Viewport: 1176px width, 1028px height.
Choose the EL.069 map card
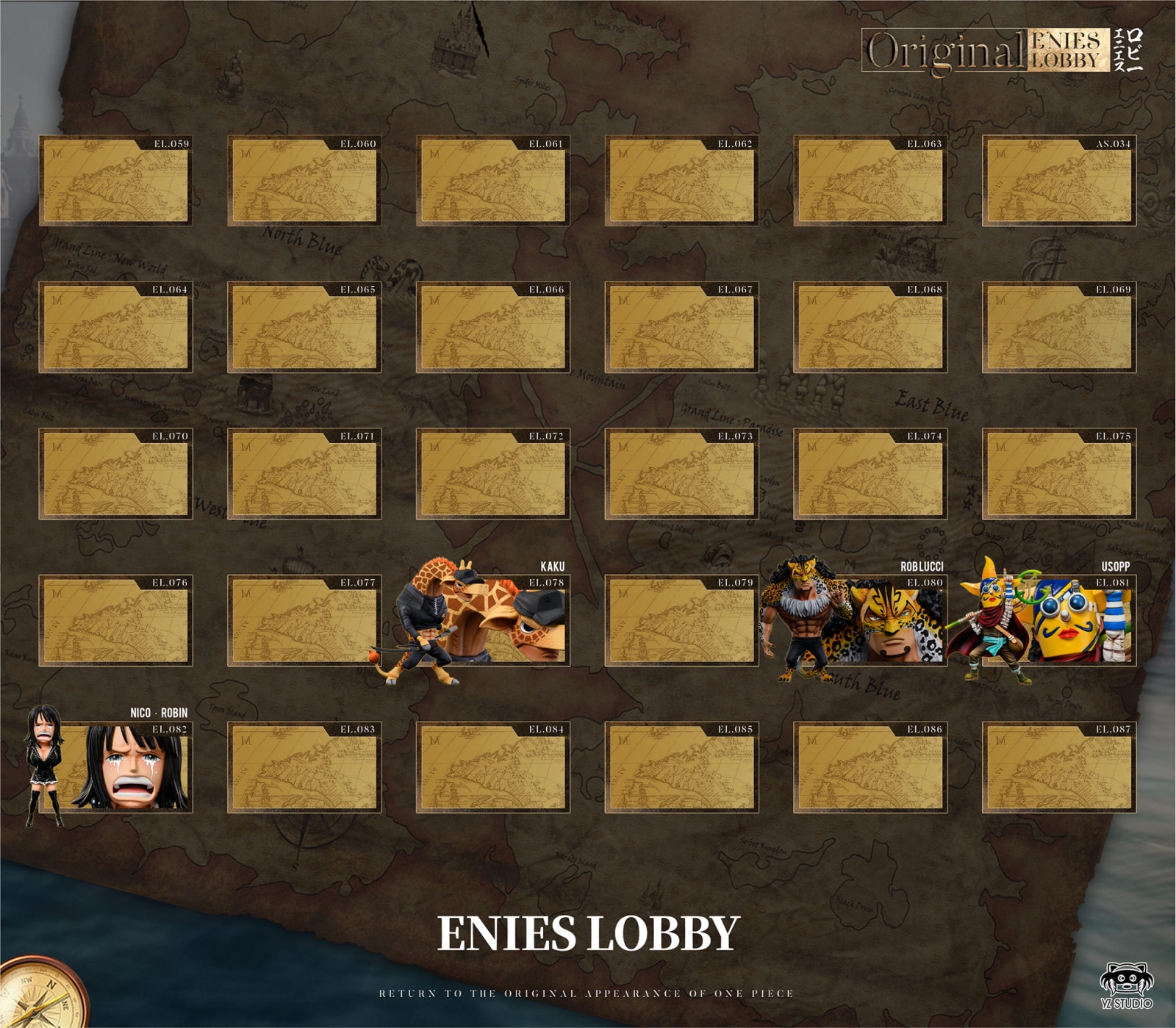(1058, 327)
